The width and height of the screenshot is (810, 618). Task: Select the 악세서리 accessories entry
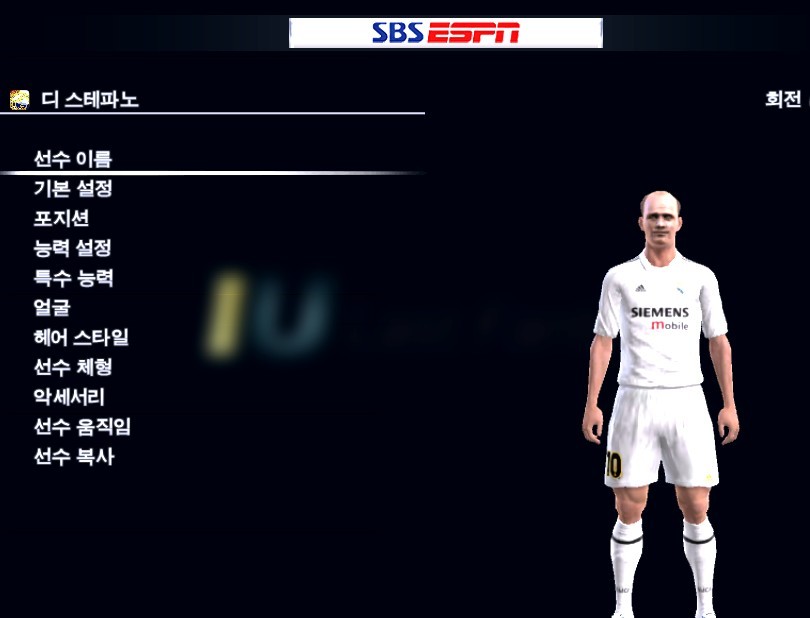[x=68, y=397]
